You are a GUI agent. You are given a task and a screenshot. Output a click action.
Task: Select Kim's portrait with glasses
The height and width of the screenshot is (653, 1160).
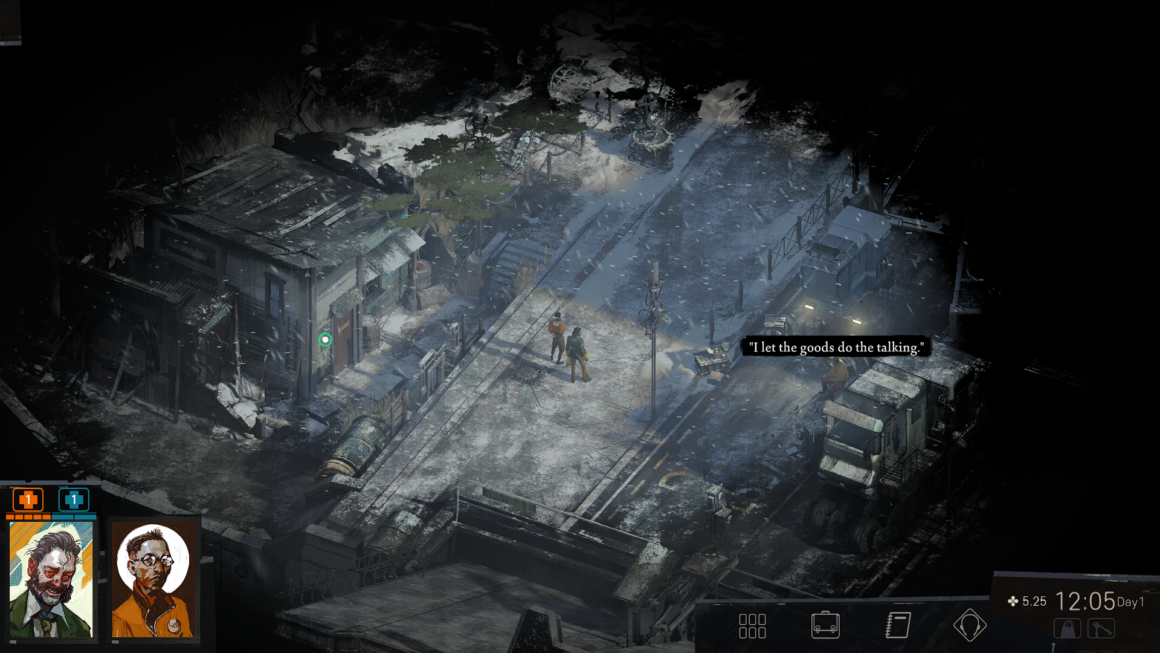153,579
